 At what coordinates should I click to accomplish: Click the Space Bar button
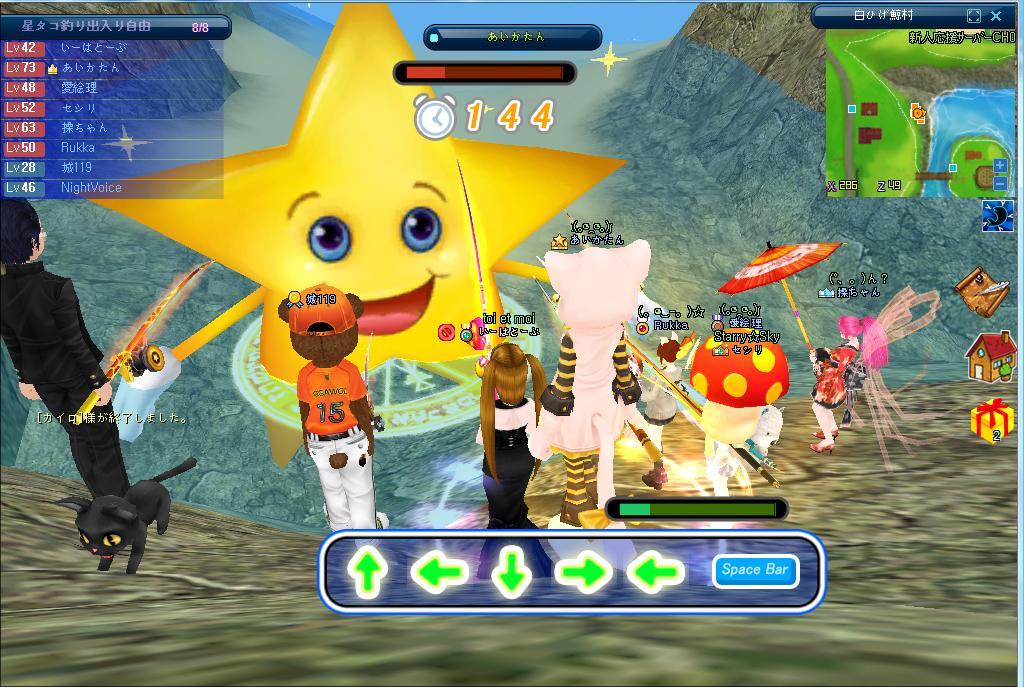tap(755, 570)
